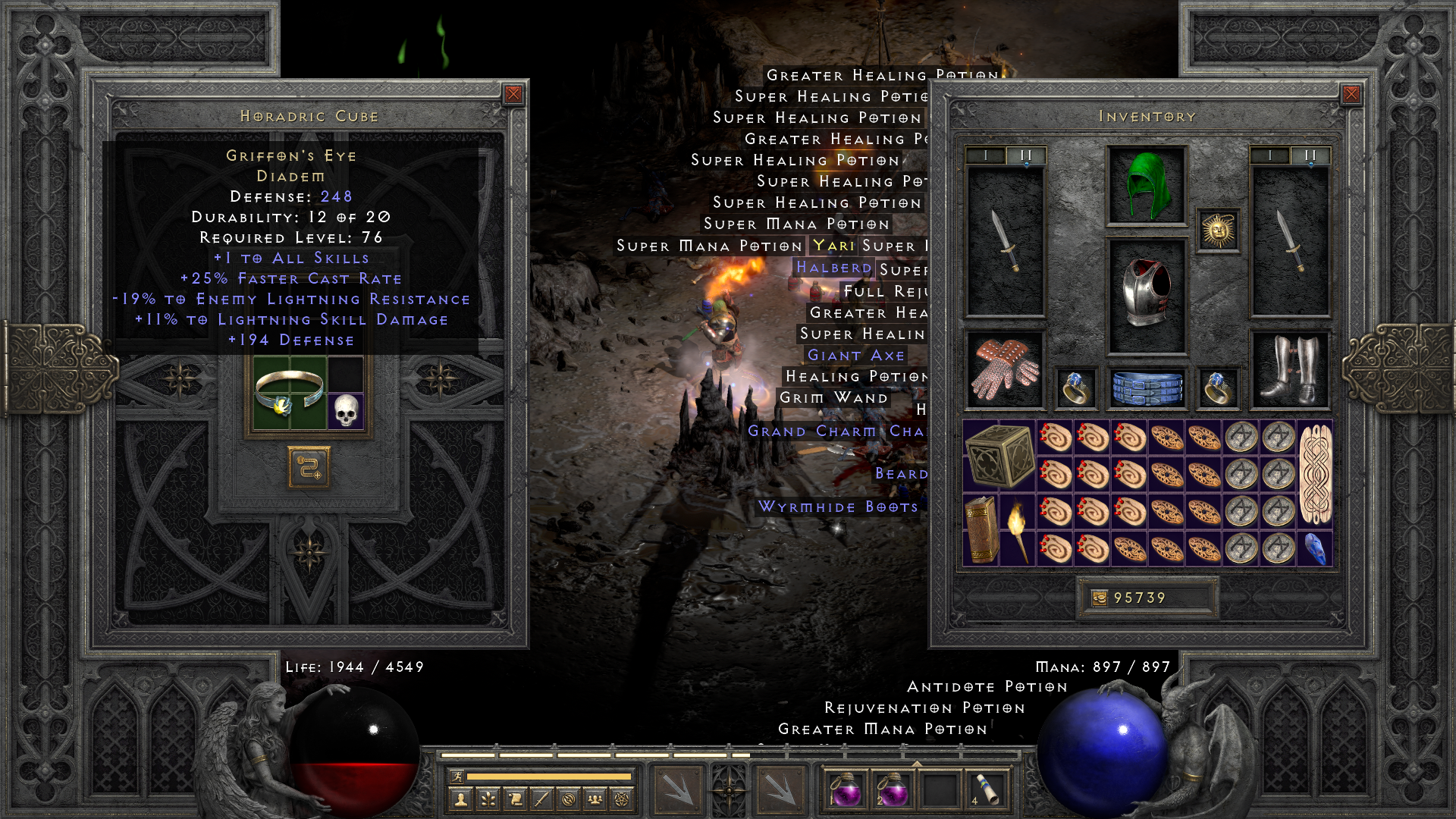Open the right-click skill selector arrow
The width and height of the screenshot is (1456, 819).
click(x=780, y=789)
